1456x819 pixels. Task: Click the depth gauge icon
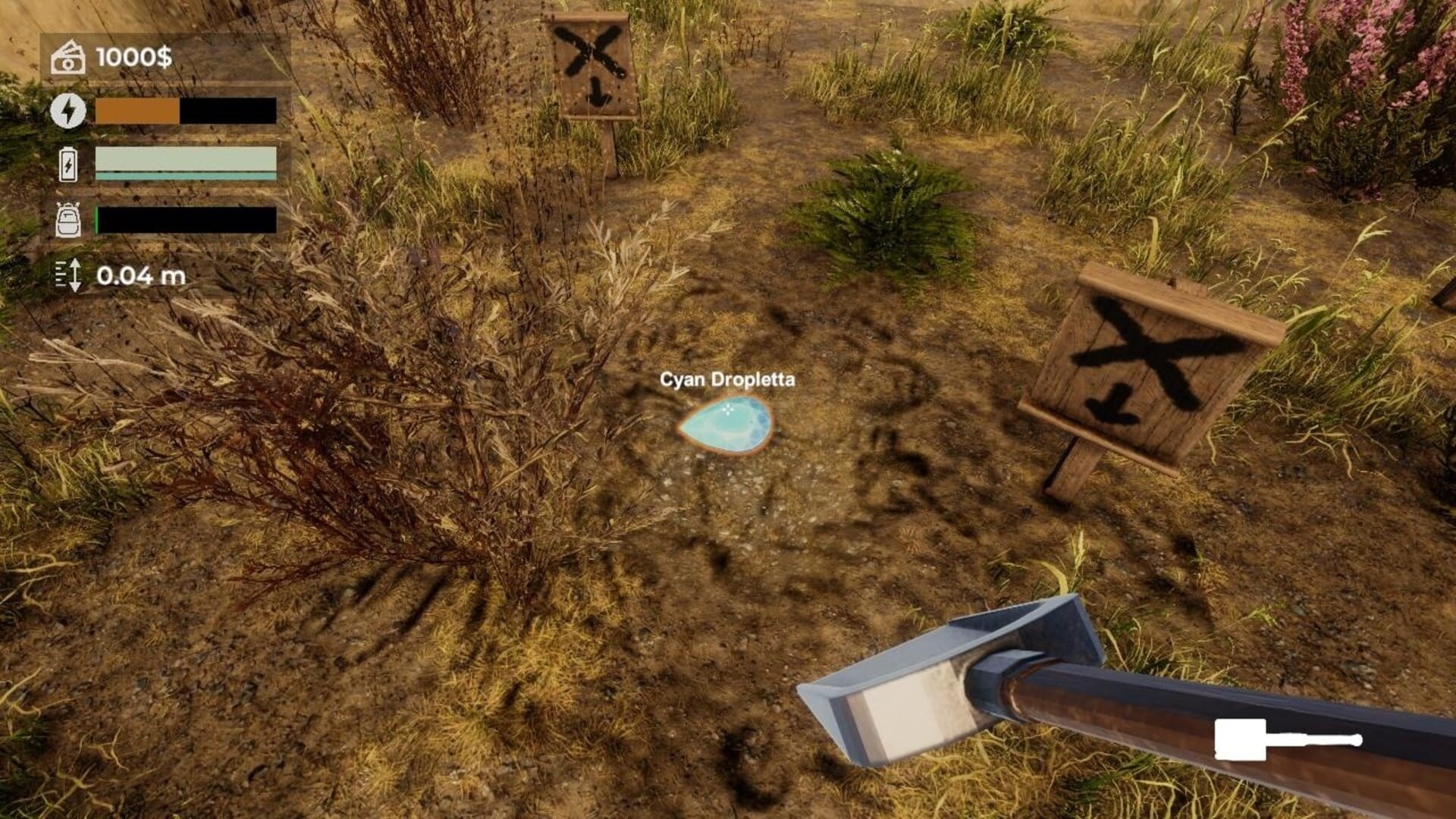pos(67,276)
